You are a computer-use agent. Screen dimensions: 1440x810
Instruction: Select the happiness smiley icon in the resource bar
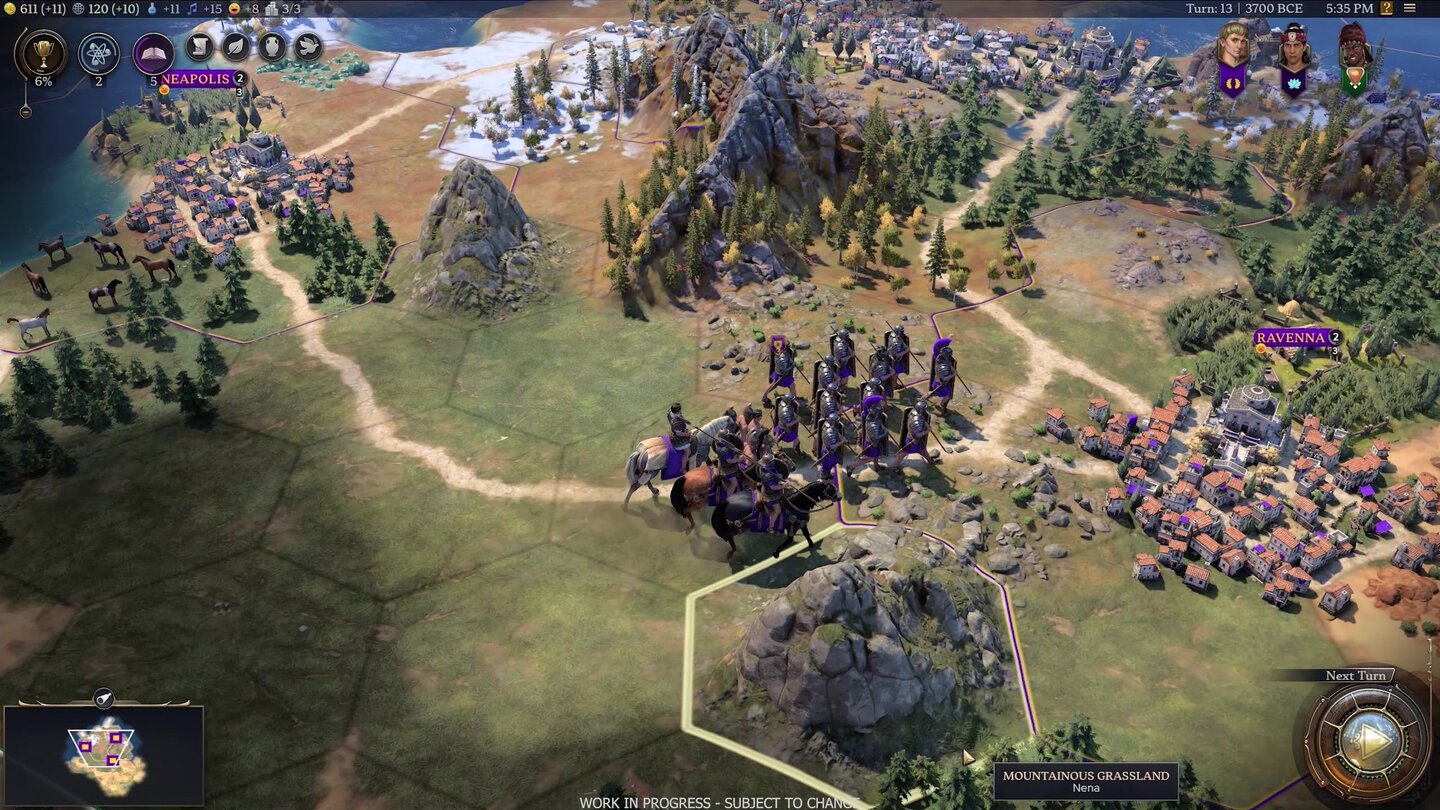[x=234, y=9]
